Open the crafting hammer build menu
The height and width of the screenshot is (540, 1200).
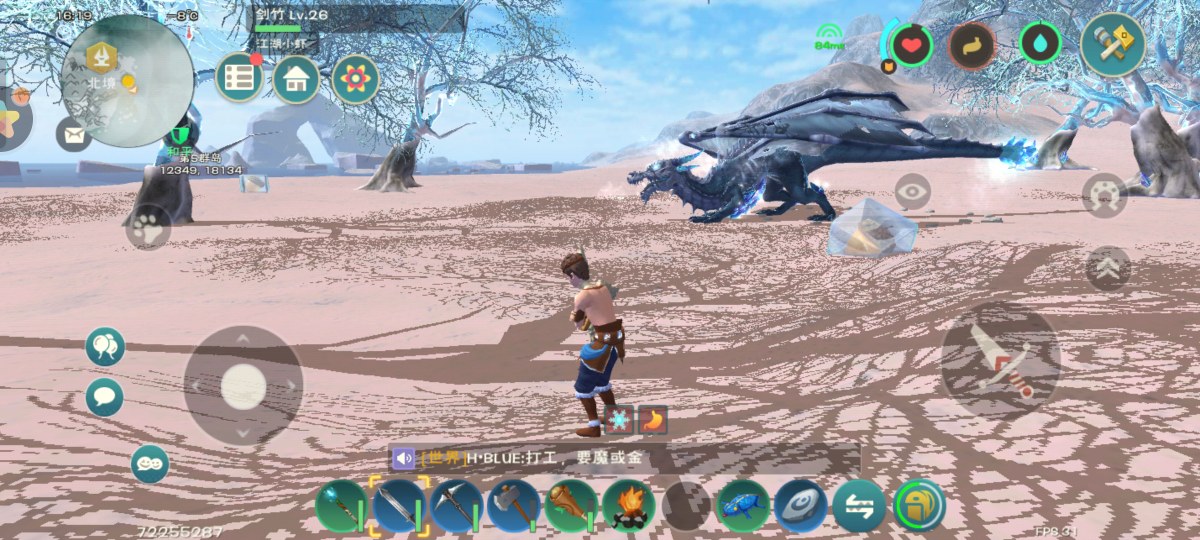click(1113, 44)
